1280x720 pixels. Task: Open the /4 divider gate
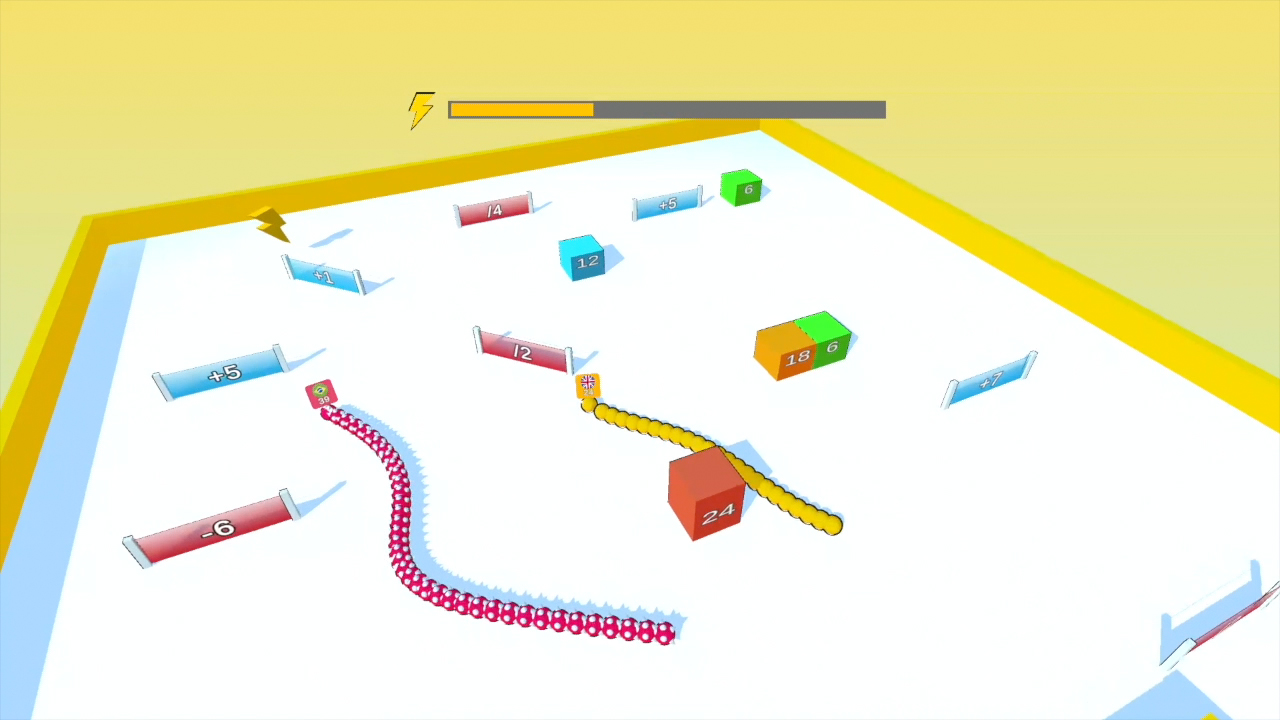(493, 210)
